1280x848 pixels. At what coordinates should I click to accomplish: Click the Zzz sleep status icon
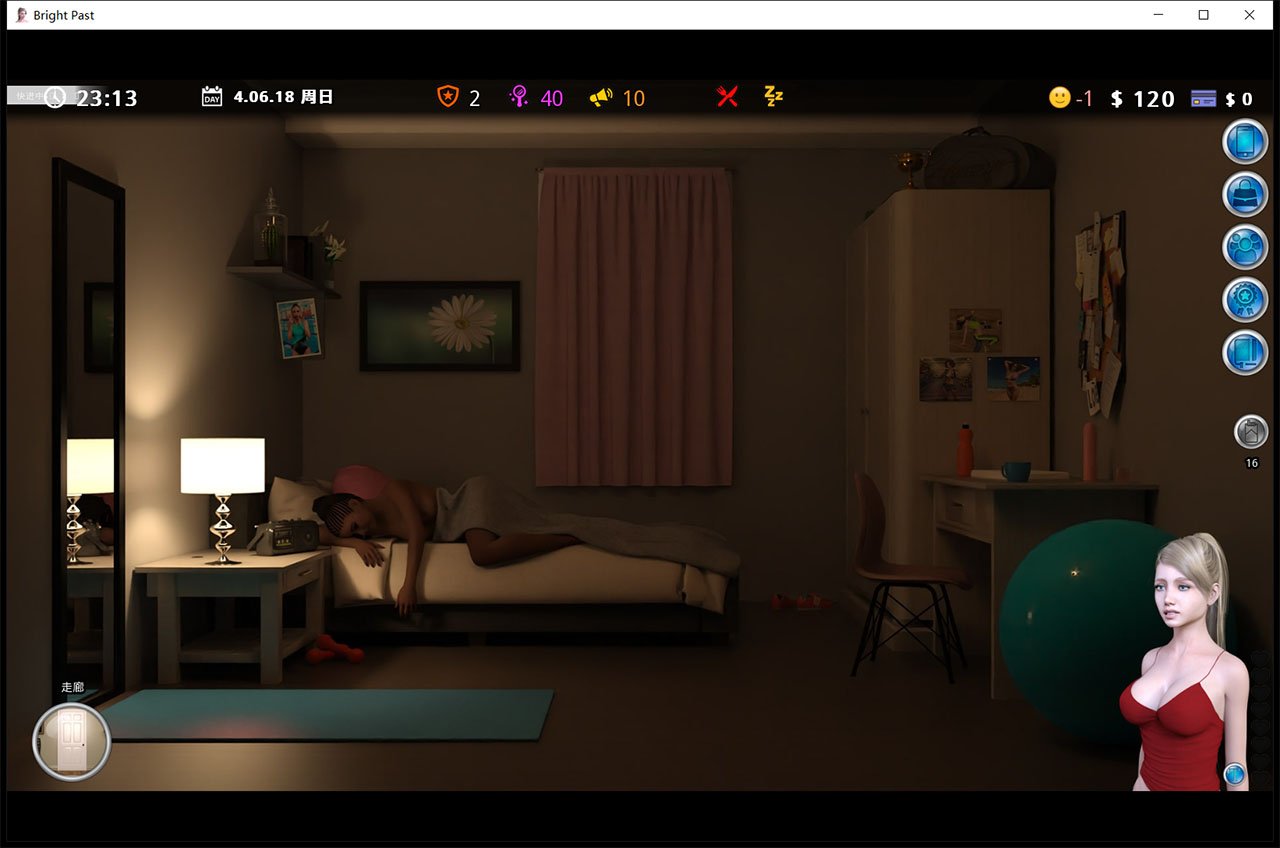773,97
